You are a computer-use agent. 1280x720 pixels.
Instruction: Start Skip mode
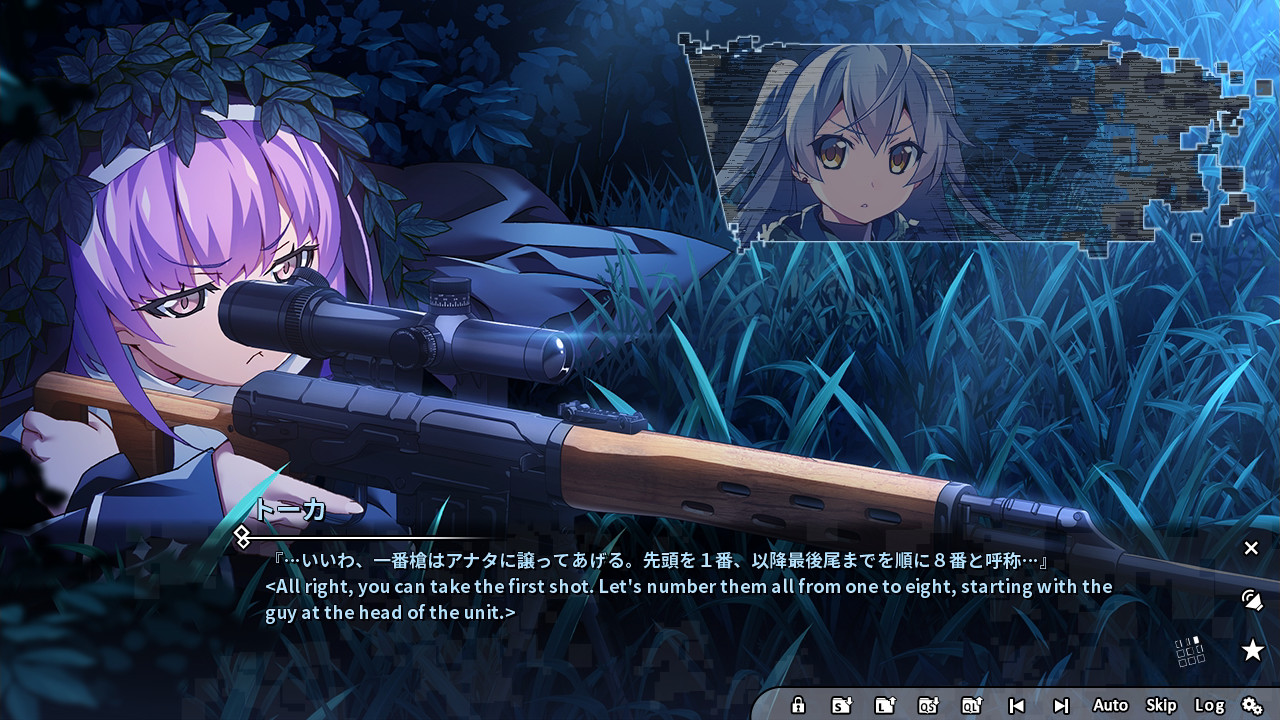(1160, 705)
